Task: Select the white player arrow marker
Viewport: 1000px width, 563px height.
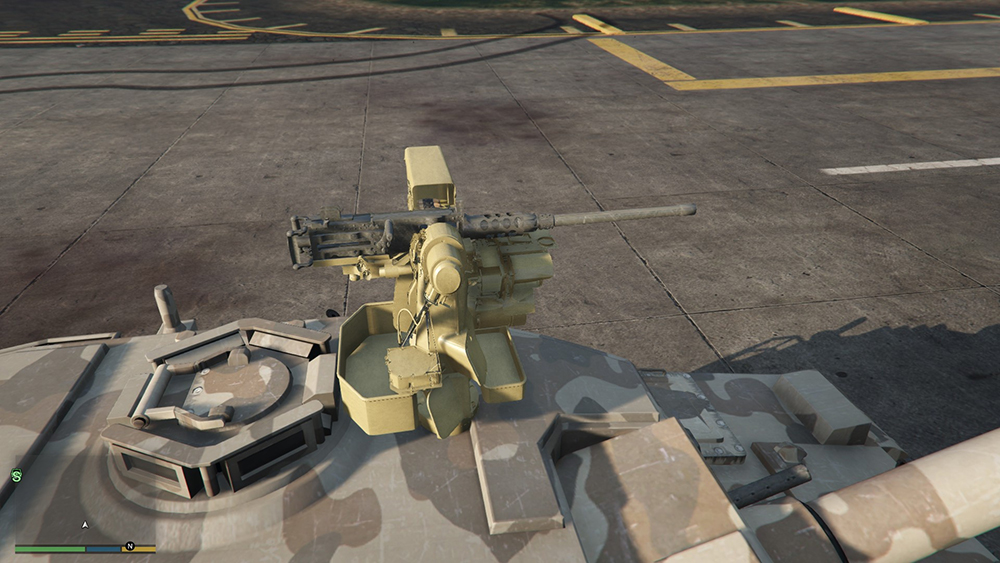Action: [85, 524]
